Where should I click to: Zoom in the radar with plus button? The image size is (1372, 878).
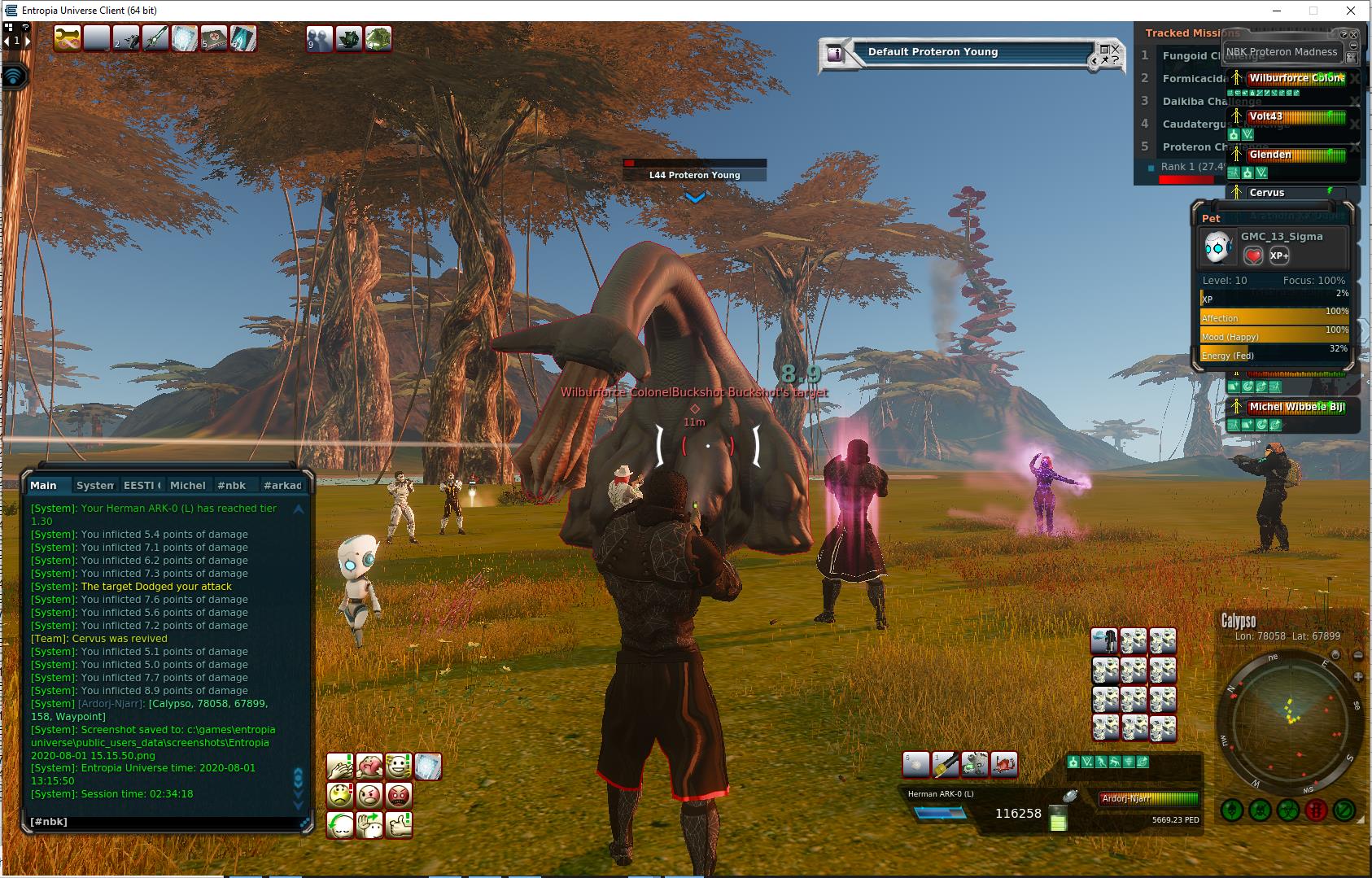click(x=1358, y=676)
